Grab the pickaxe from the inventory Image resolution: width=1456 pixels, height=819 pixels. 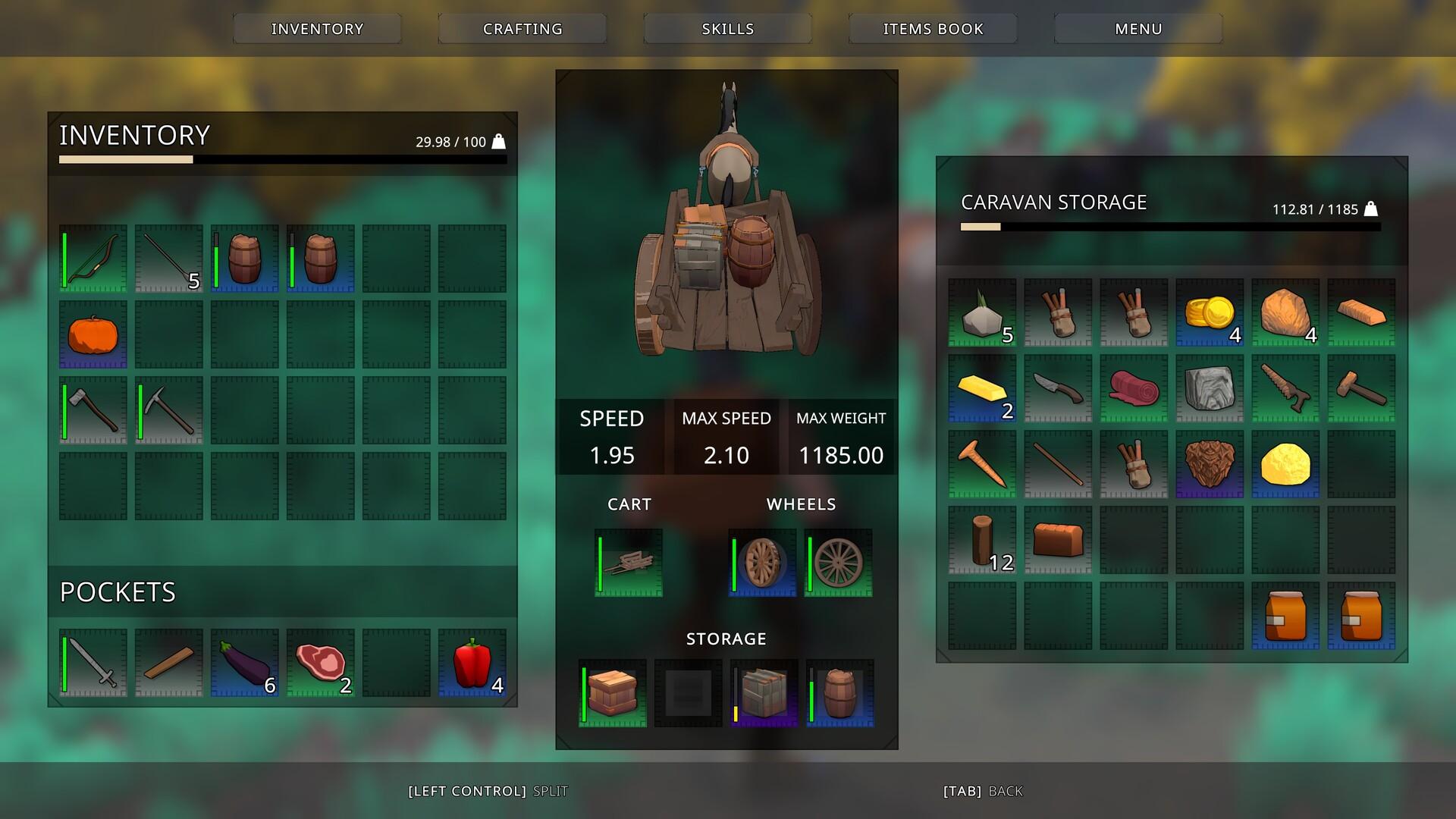point(168,409)
